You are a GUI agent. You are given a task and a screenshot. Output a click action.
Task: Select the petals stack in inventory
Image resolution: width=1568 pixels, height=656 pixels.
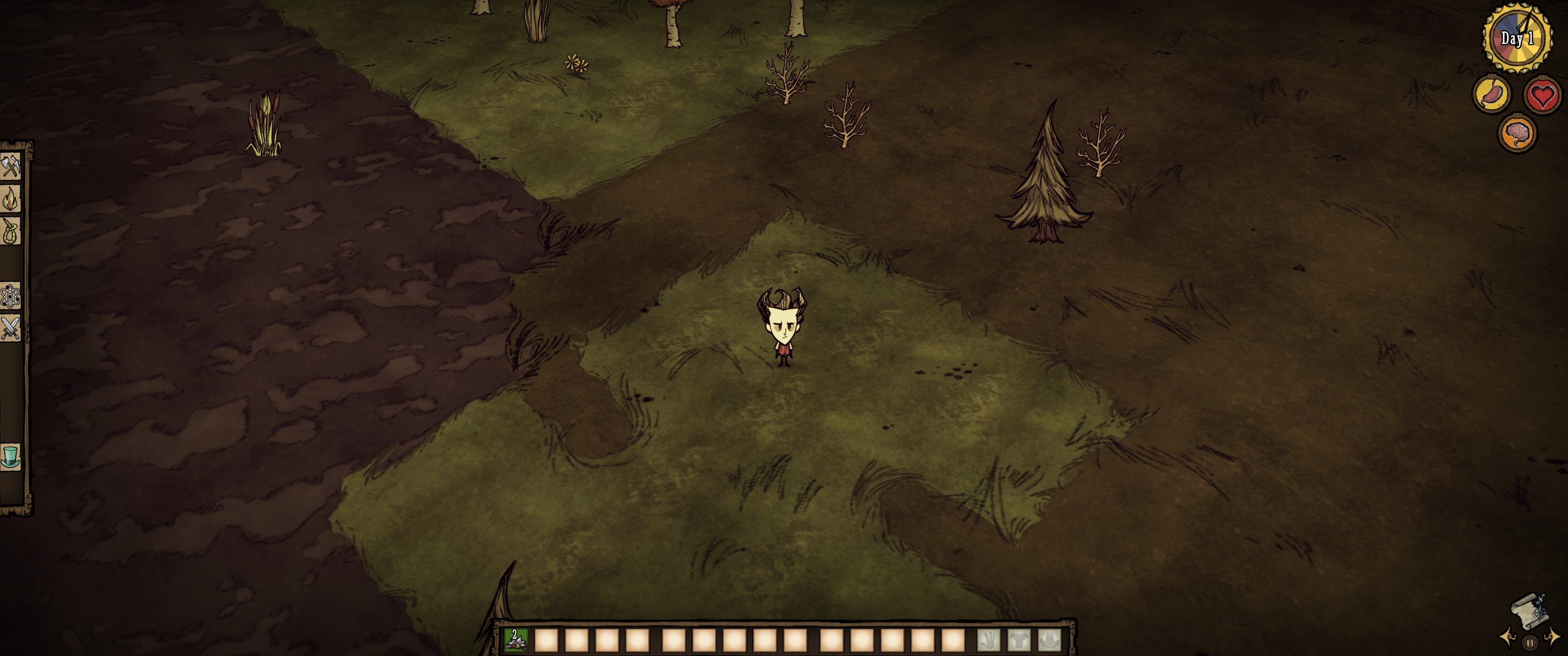515,640
